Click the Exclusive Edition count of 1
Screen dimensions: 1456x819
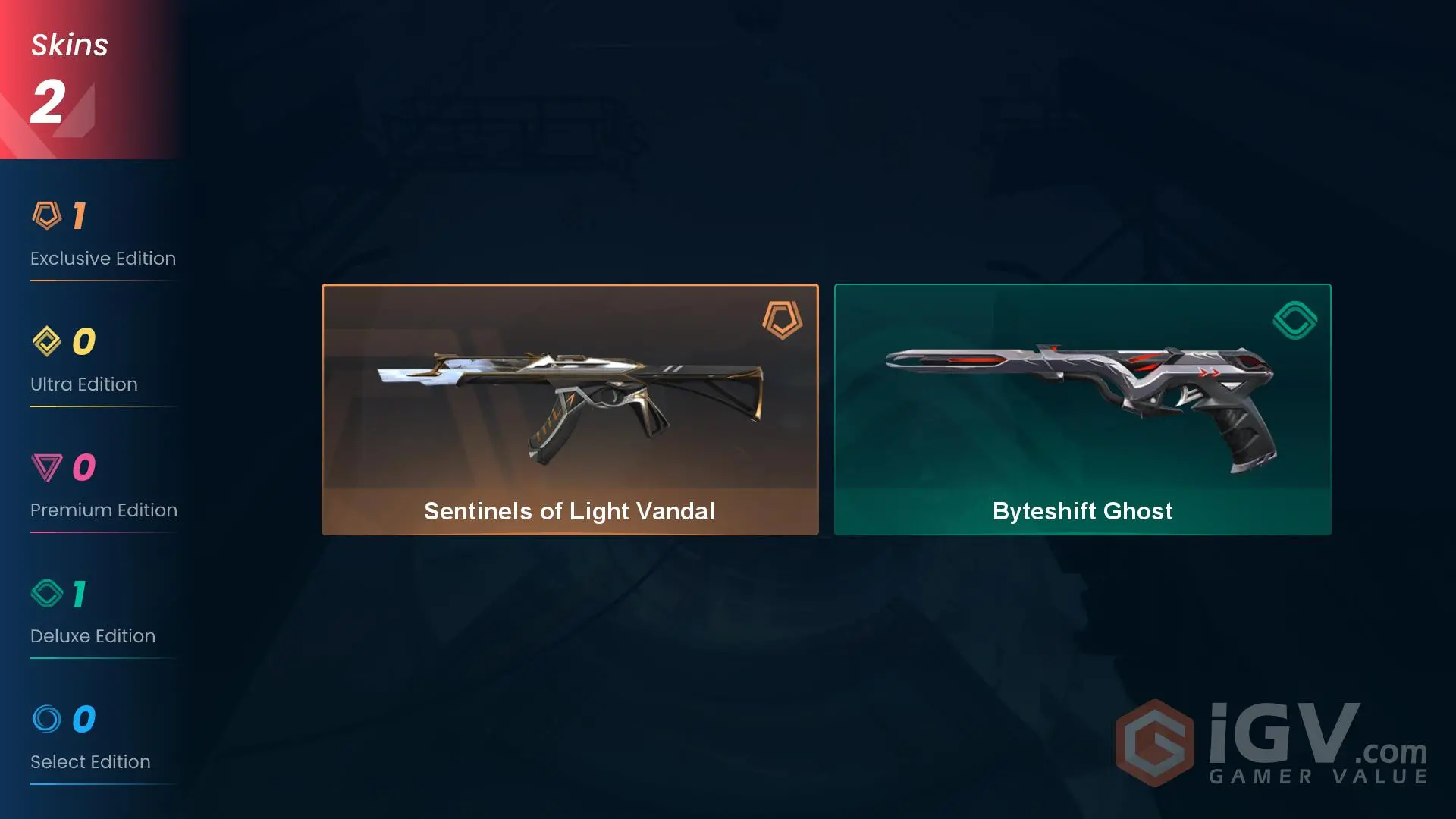79,215
